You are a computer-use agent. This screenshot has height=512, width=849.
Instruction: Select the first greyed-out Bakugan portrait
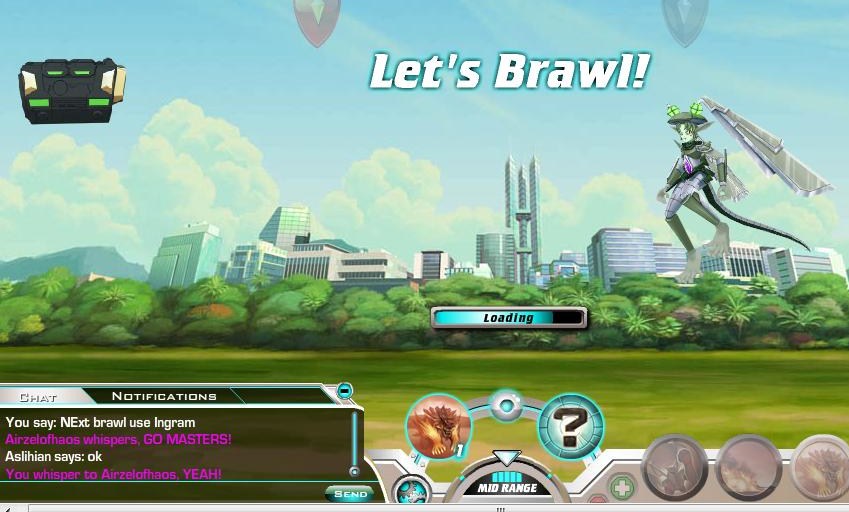675,467
